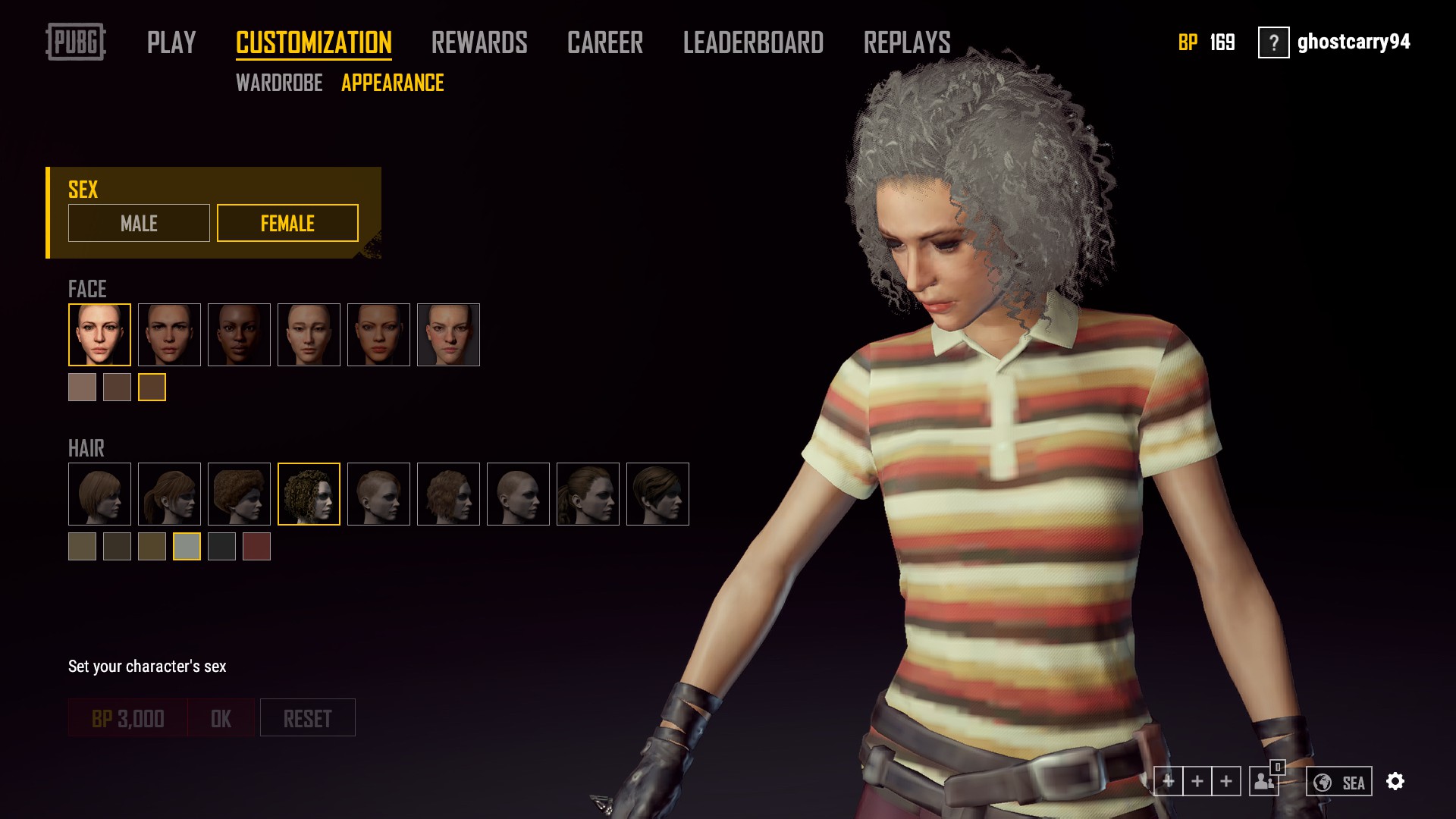Select the Male sex option
The height and width of the screenshot is (819, 1456).
click(x=139, y=223)
